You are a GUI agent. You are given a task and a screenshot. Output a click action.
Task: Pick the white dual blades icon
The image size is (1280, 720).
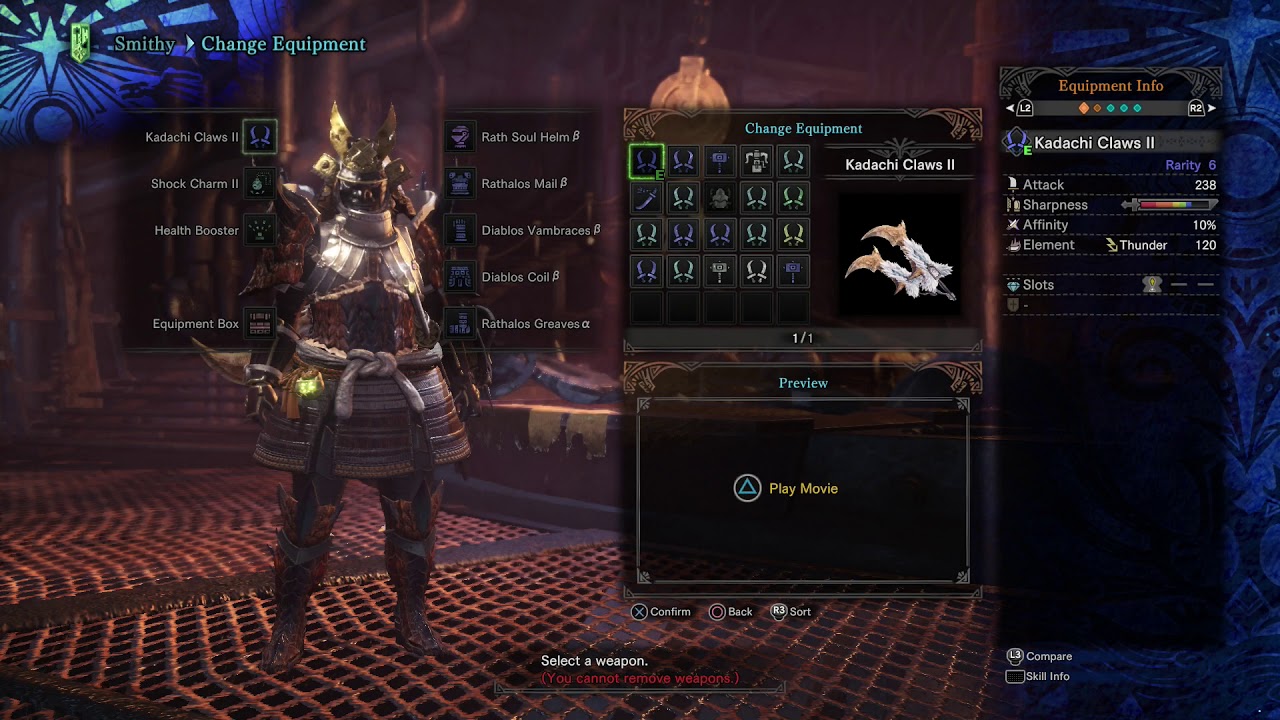tap(757, 271)
